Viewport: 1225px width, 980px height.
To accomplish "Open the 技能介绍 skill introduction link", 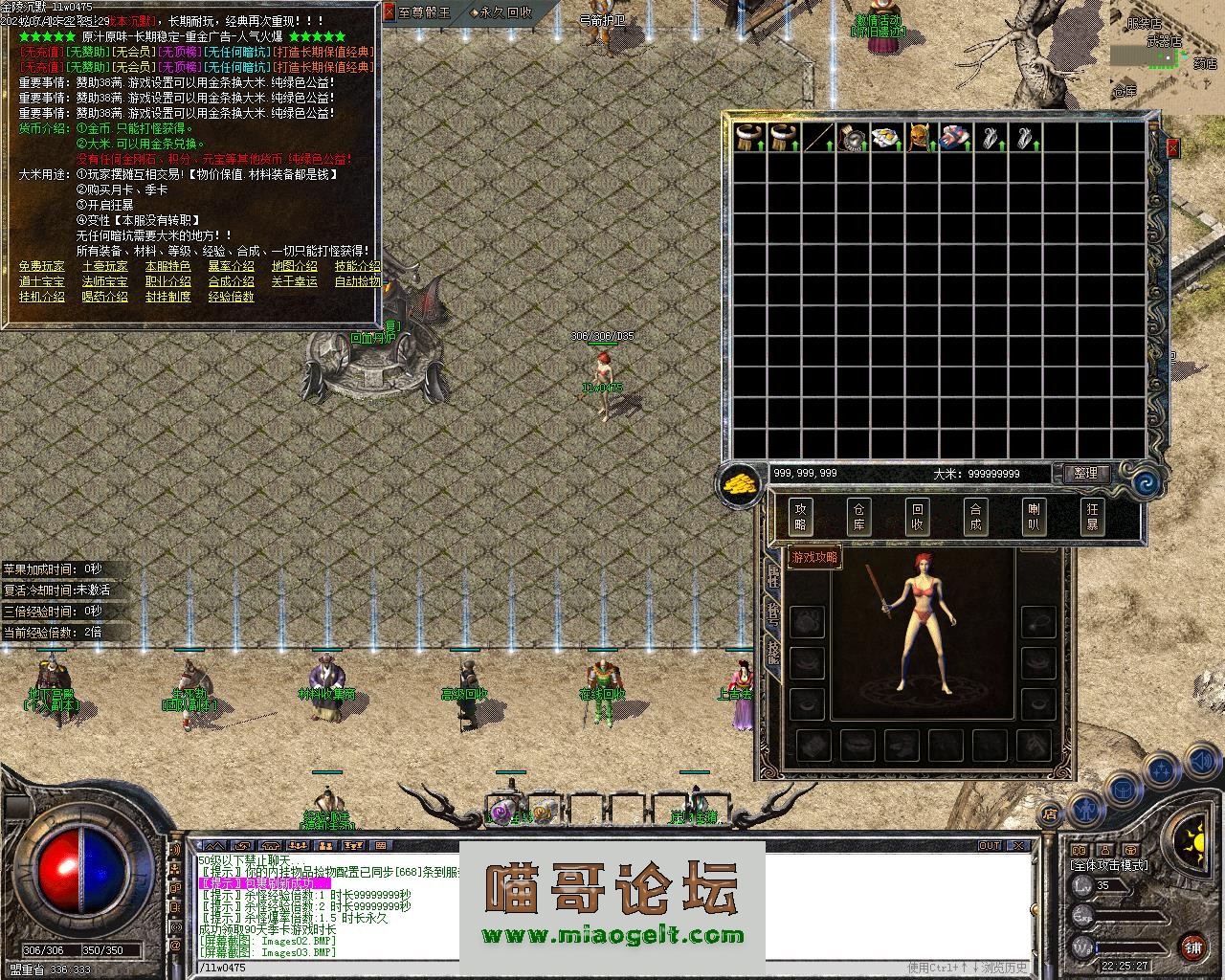I will click(x=357, y=266).
